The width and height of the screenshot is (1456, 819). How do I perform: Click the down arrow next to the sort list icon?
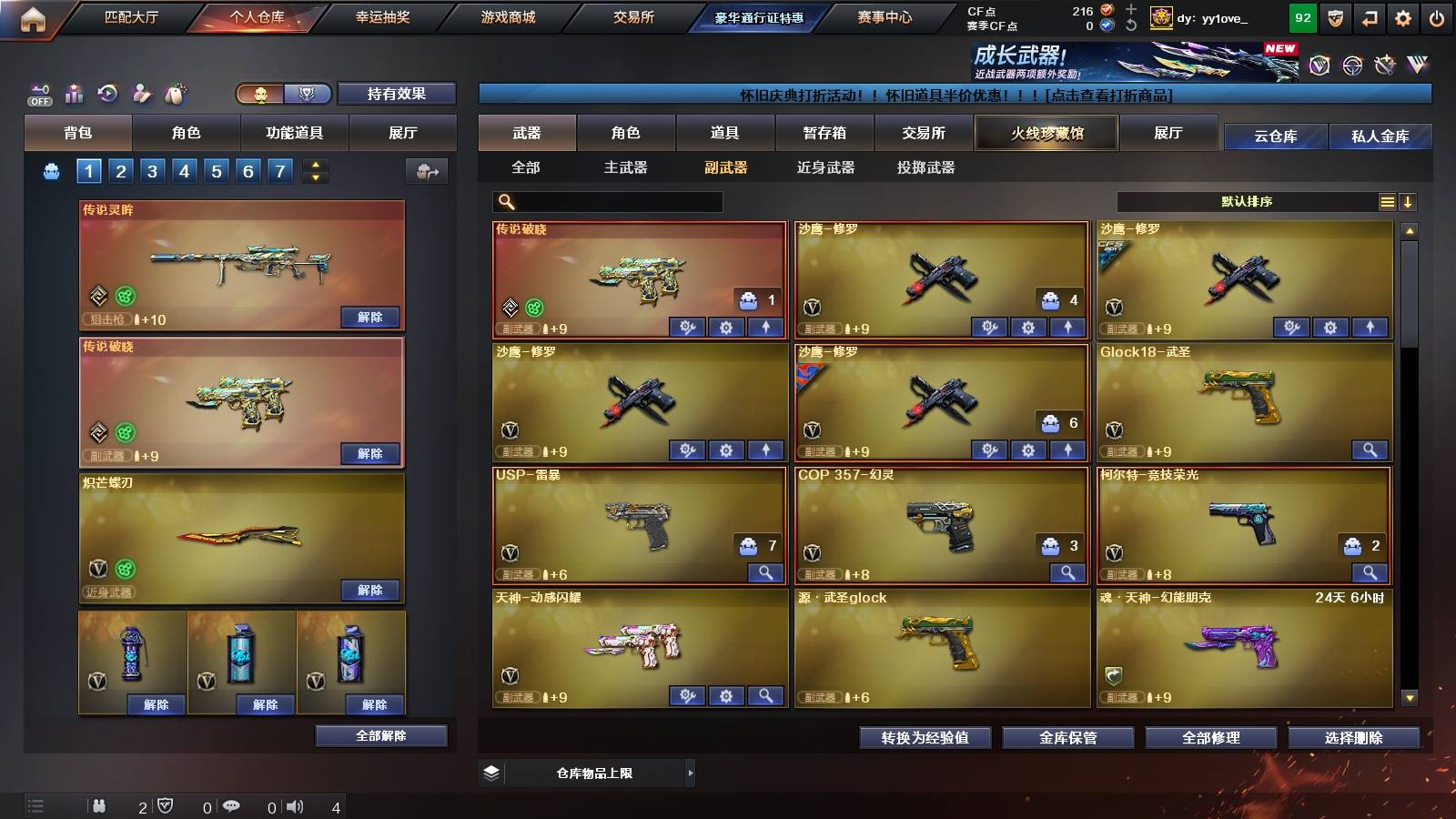coord(1410,201)
